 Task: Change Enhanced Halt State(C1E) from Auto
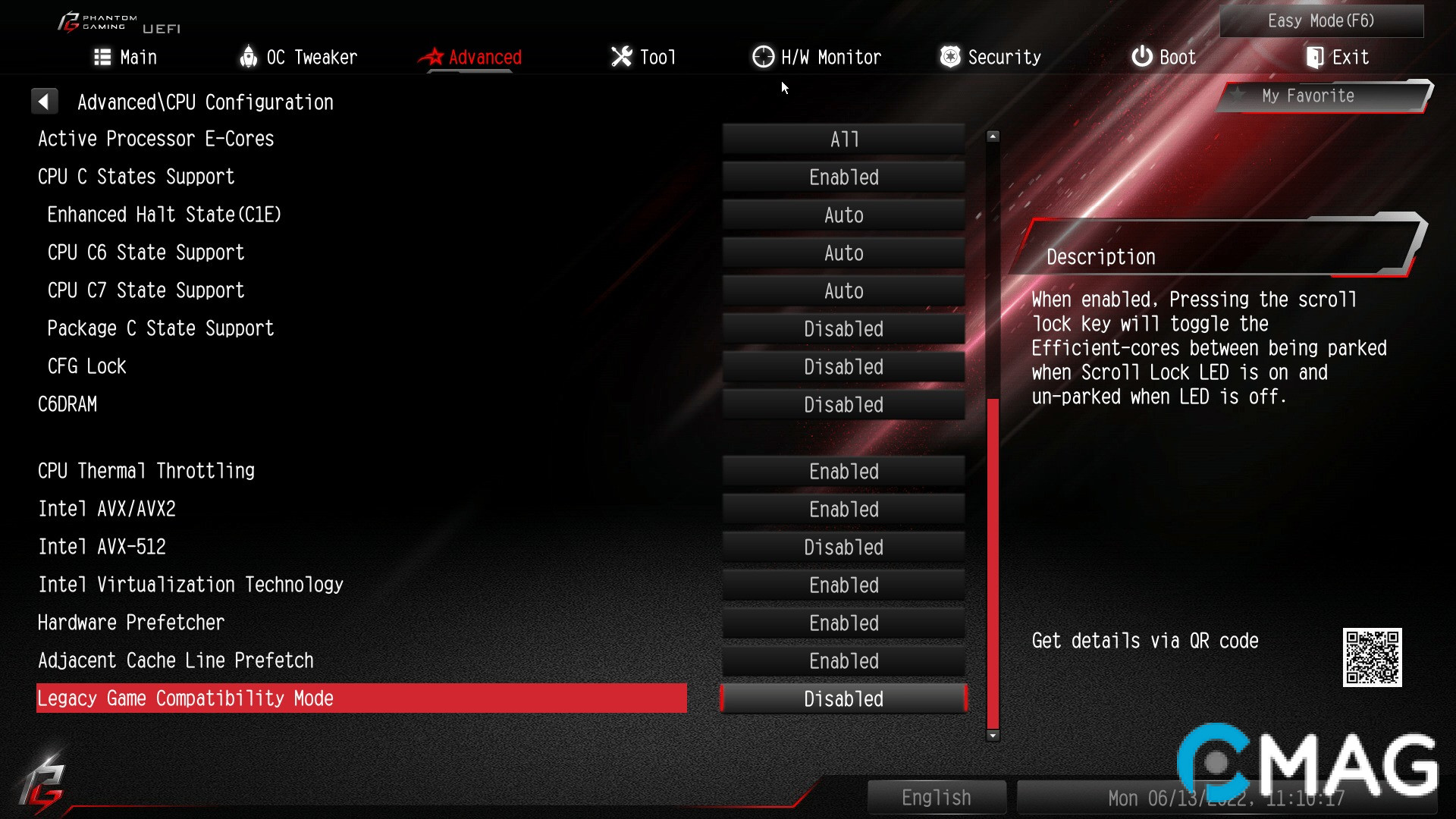[x=843, y=215]
